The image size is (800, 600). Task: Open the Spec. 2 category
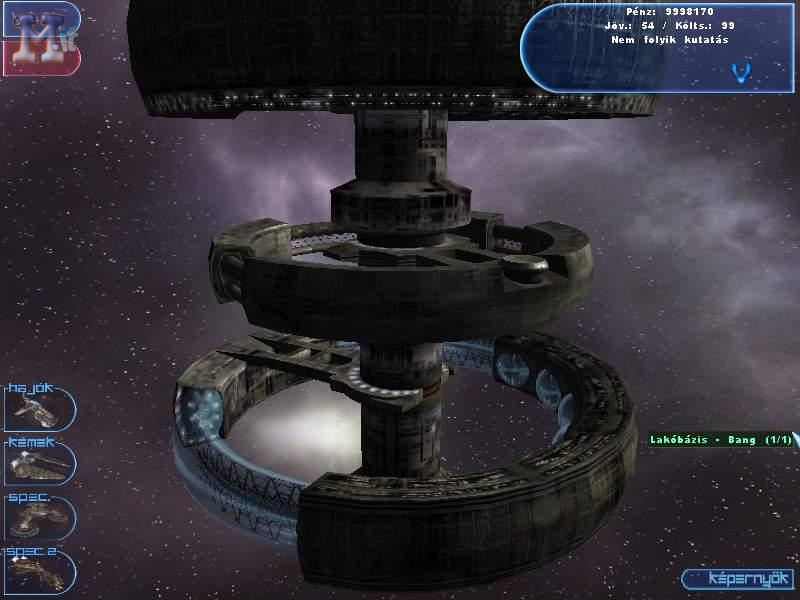(40, 571)
